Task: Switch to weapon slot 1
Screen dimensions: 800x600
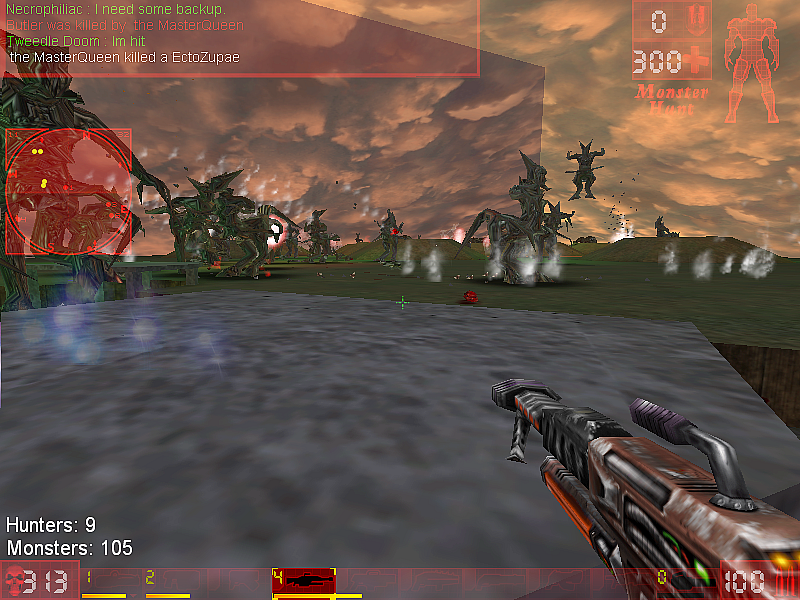Action: pyautogui.click(x=105, y=582)
